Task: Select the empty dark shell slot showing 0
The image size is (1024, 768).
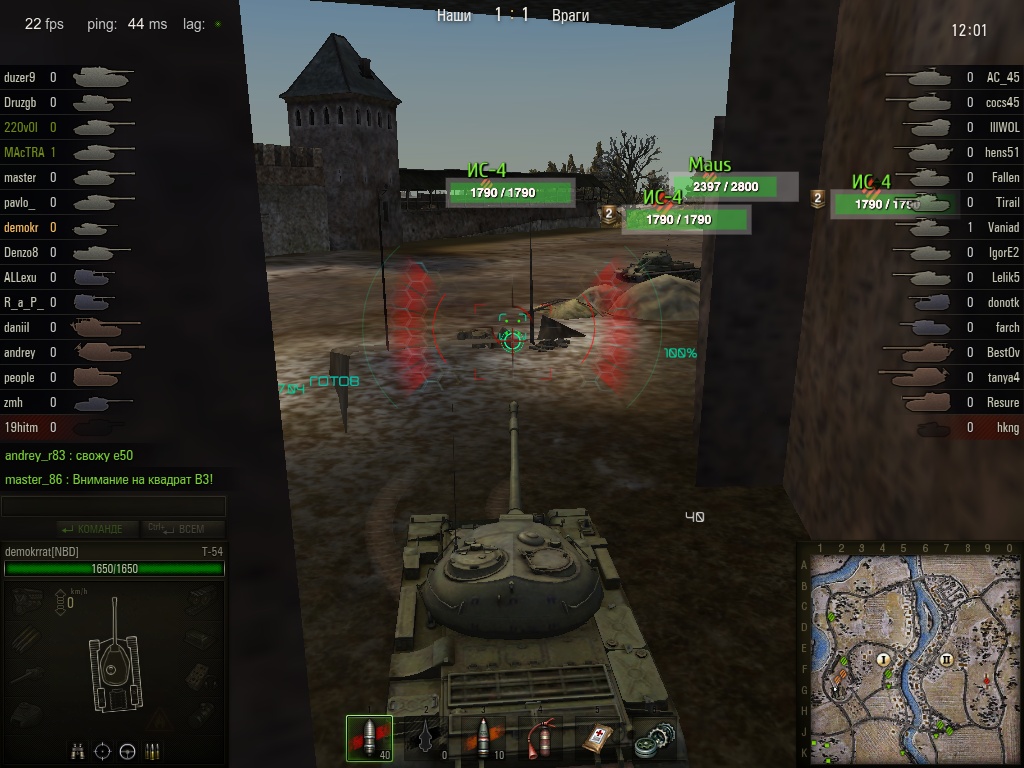Action: (428, 739)
